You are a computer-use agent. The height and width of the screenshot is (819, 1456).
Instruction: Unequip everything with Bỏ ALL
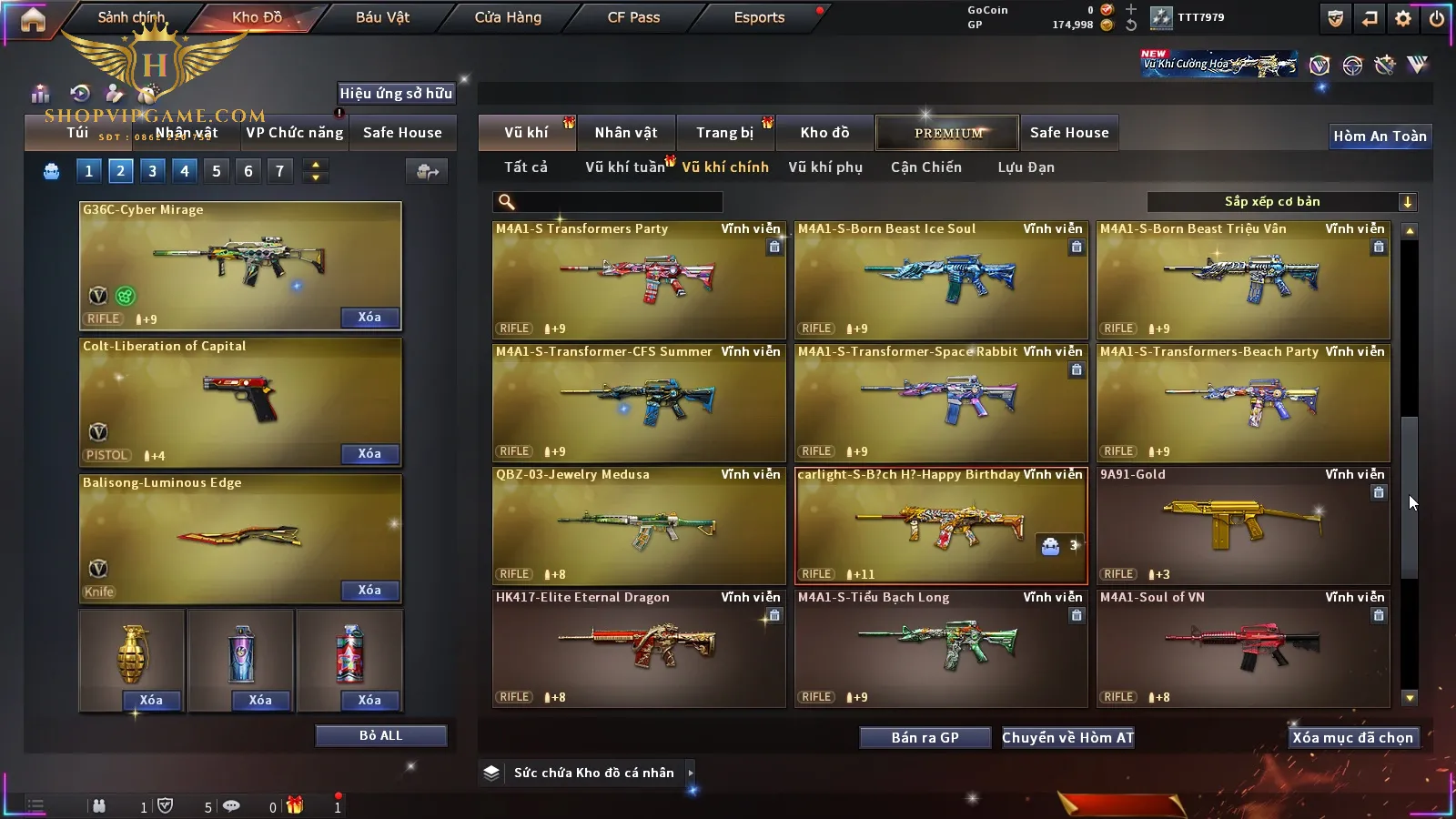(380, 736)
